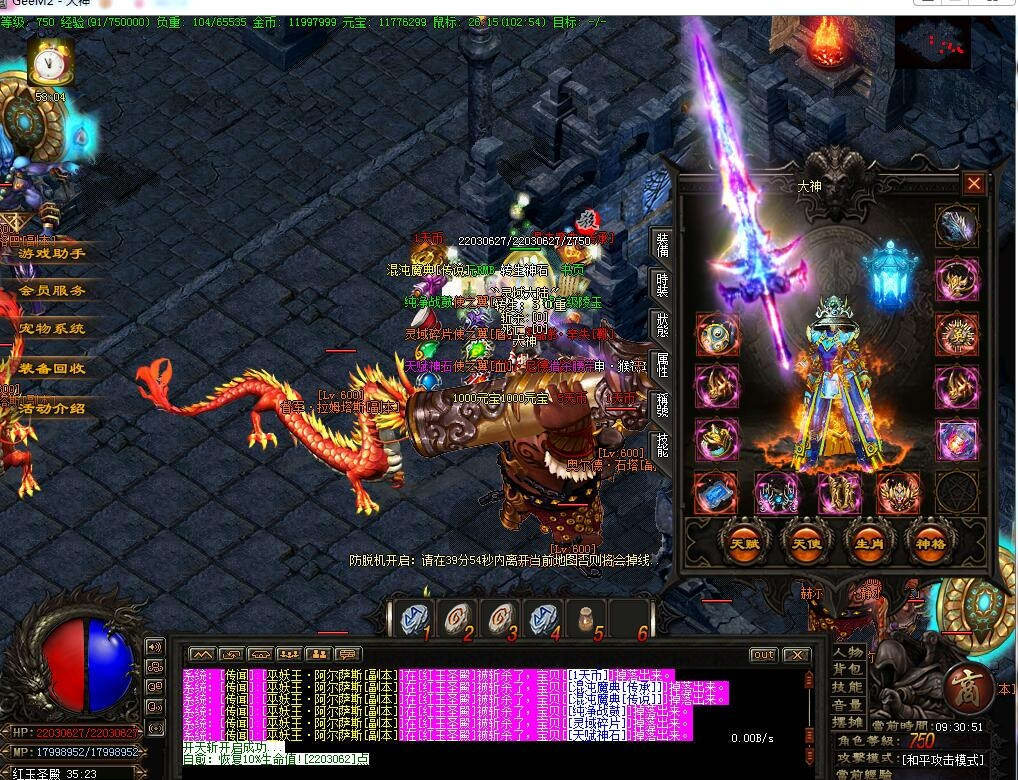Open the 装备回收 equipment recycling menu
The height and width of the screenshot is (780, 1018).
52,368
